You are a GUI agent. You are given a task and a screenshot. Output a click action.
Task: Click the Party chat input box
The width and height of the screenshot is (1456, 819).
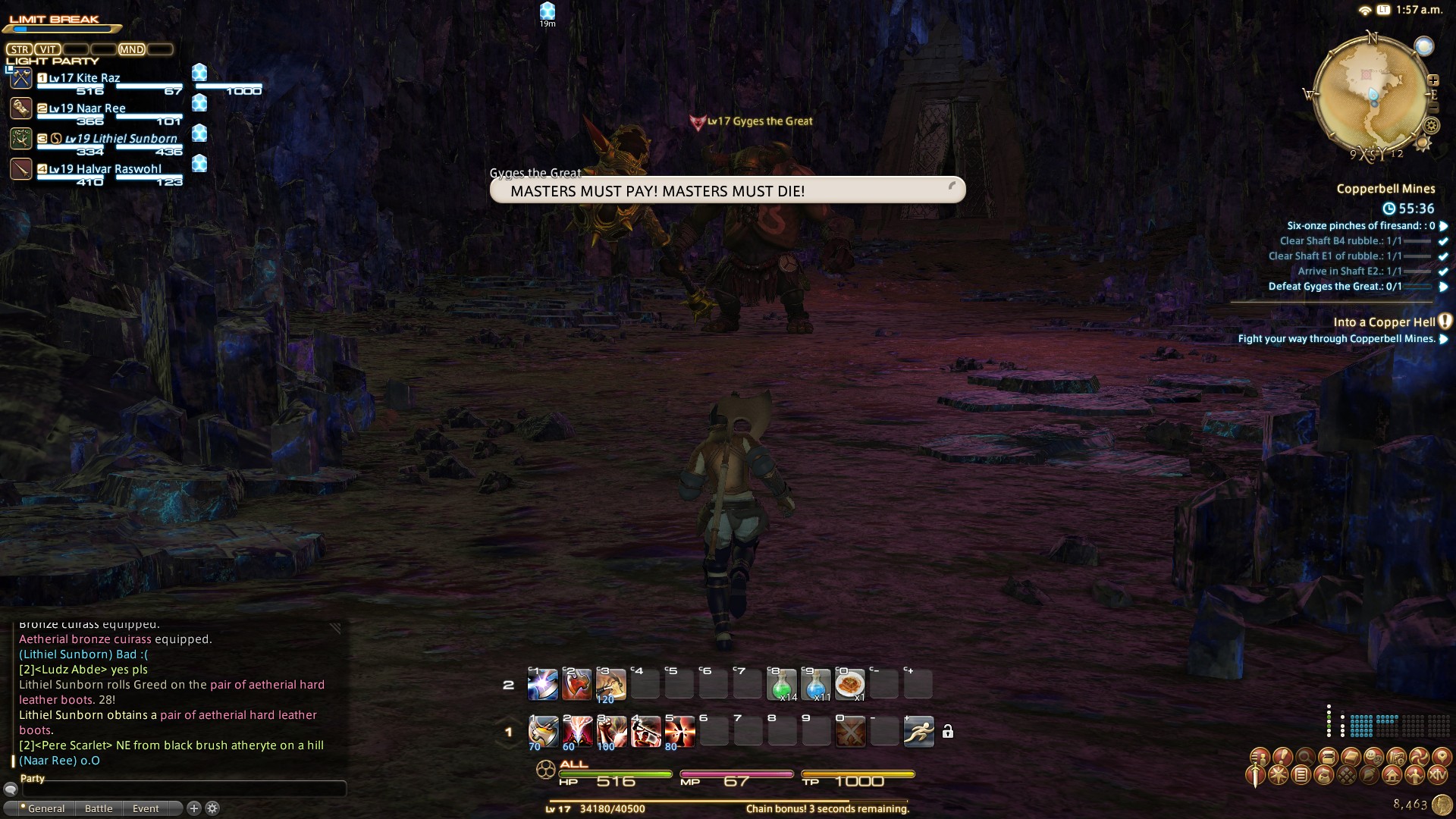182,789
